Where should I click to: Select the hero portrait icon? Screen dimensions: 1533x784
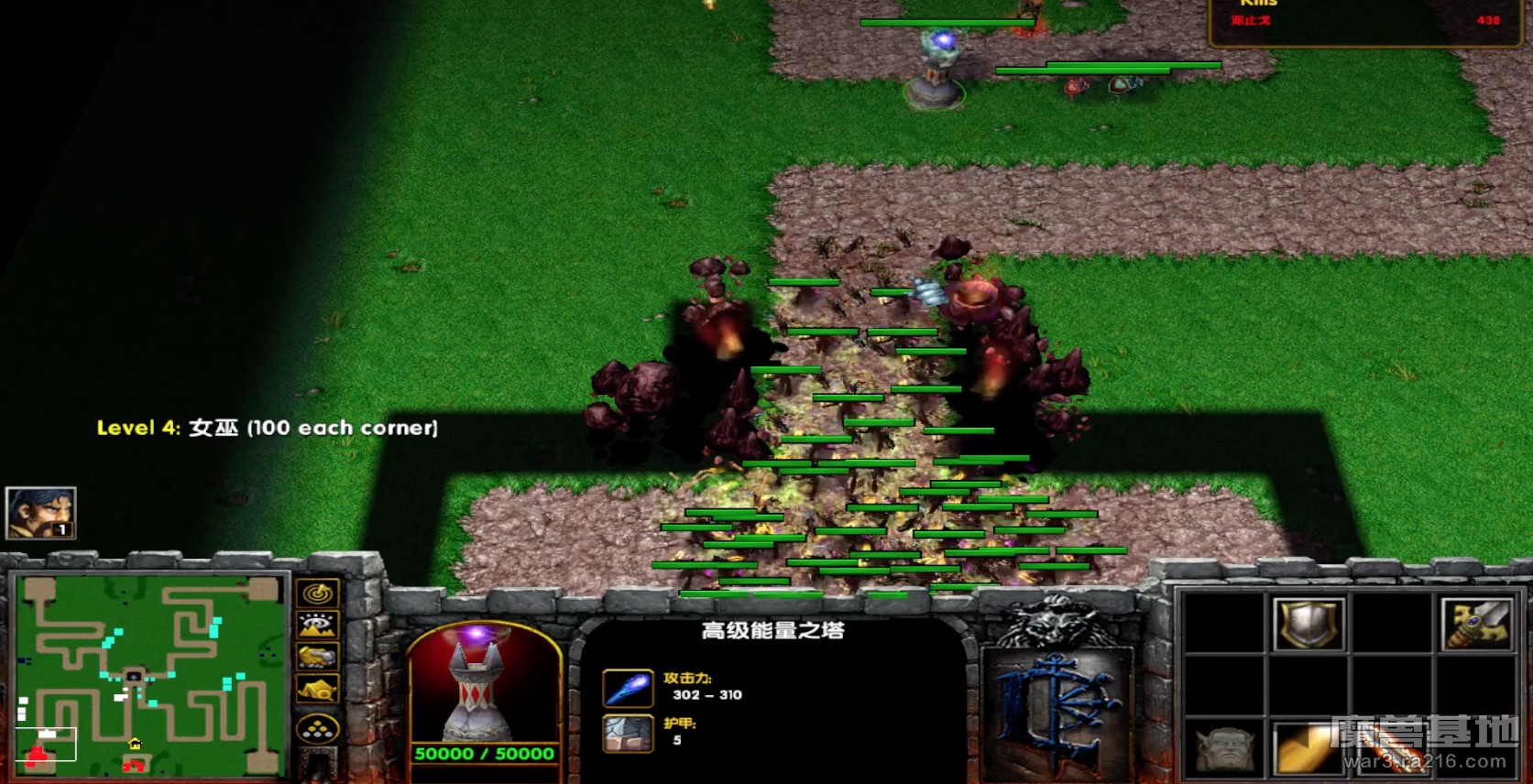point(40,512)
